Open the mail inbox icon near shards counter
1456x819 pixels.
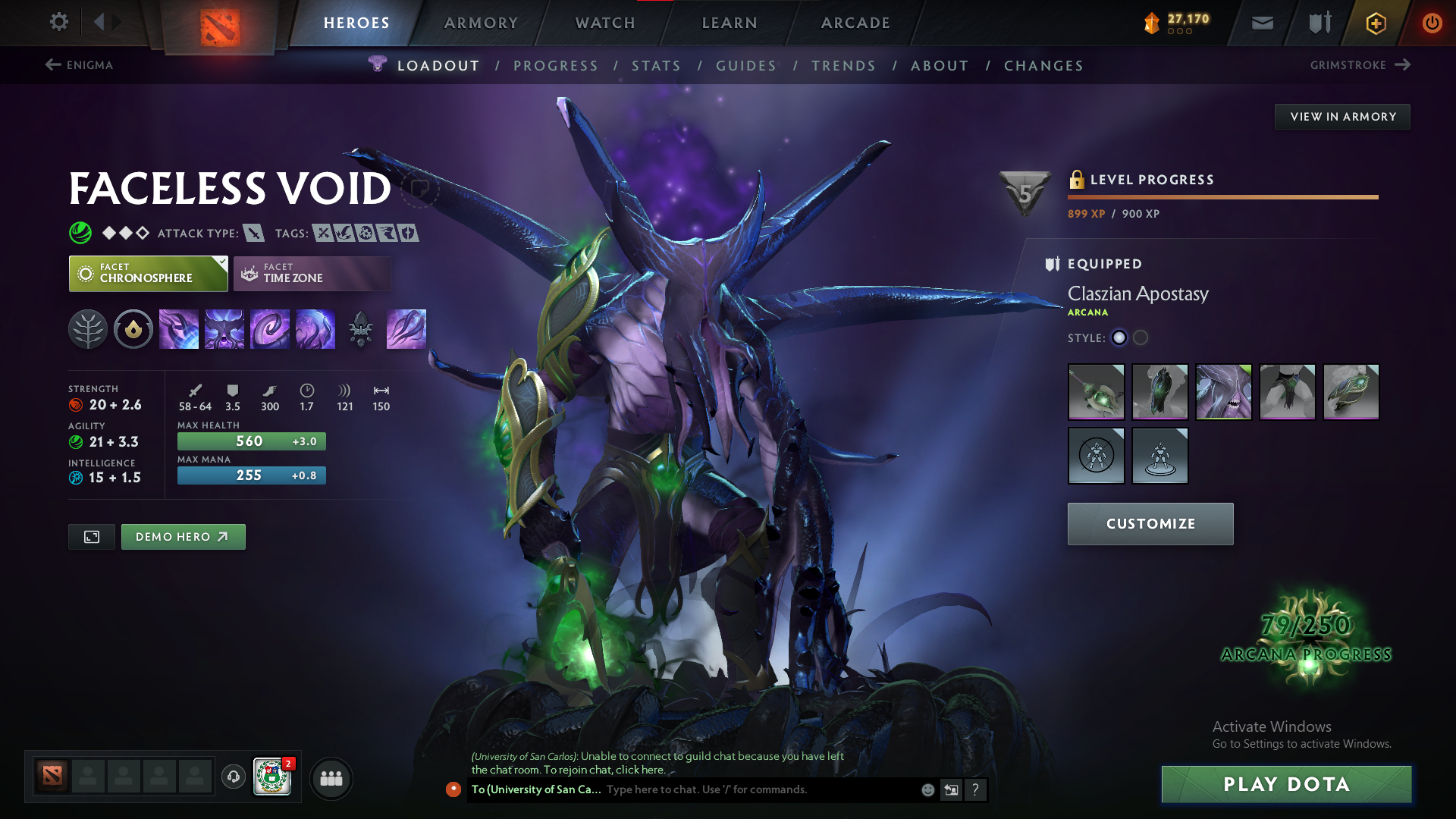pyautogui.click(x=1261, y=23)
